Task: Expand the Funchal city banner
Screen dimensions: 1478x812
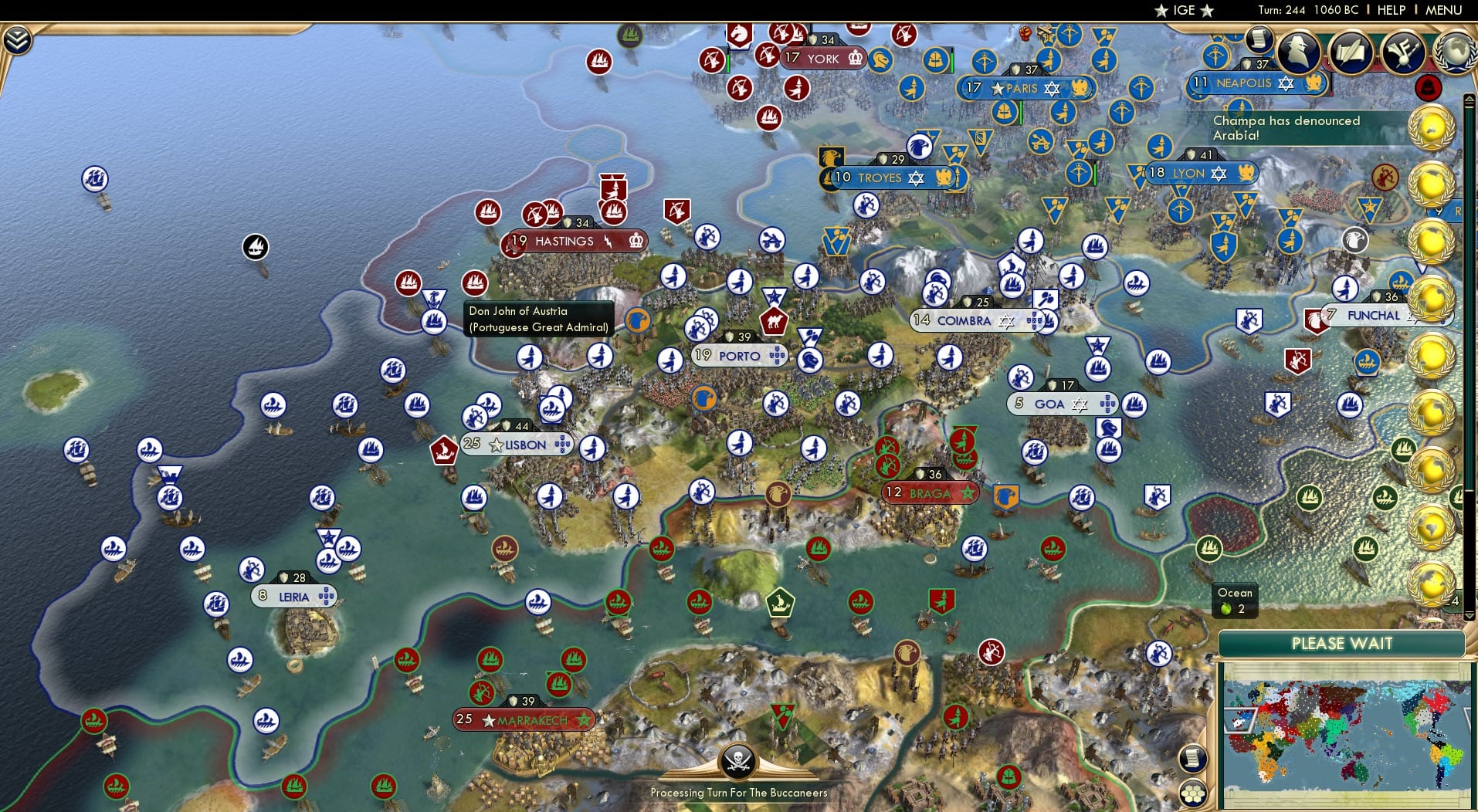Action: (1373, 315)
